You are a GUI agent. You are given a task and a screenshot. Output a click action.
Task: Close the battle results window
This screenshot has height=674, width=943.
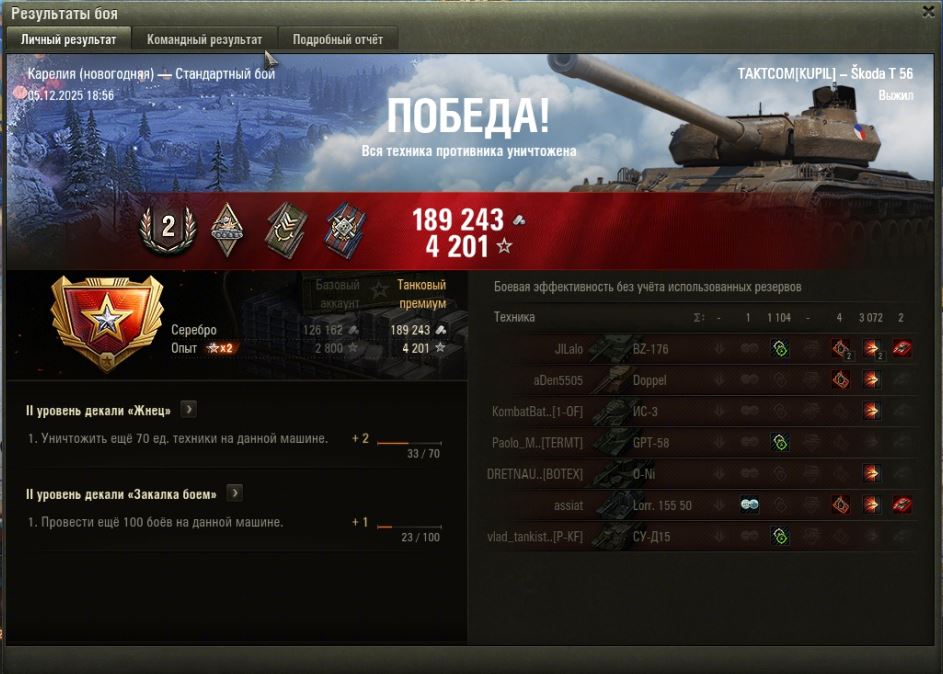pos(929,11)
